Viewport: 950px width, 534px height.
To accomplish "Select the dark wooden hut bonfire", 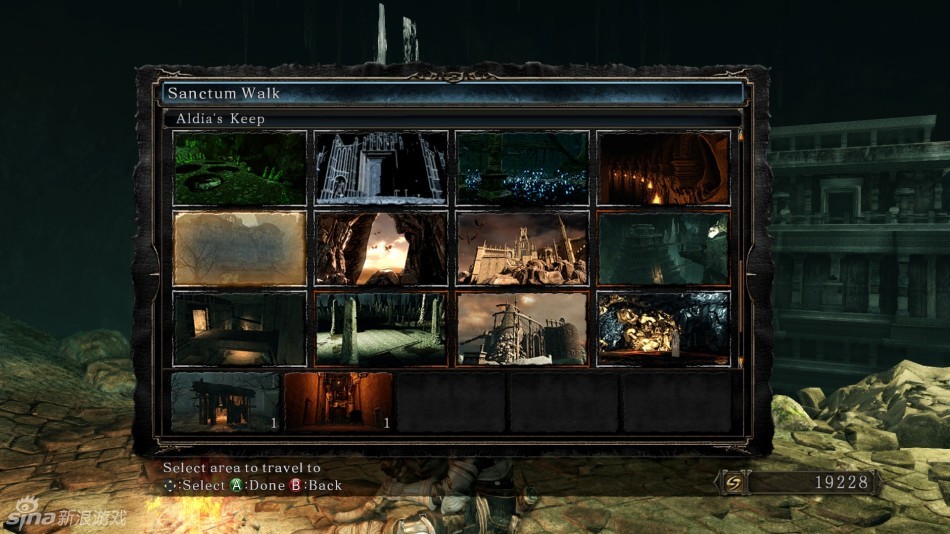I will (225, 402).
